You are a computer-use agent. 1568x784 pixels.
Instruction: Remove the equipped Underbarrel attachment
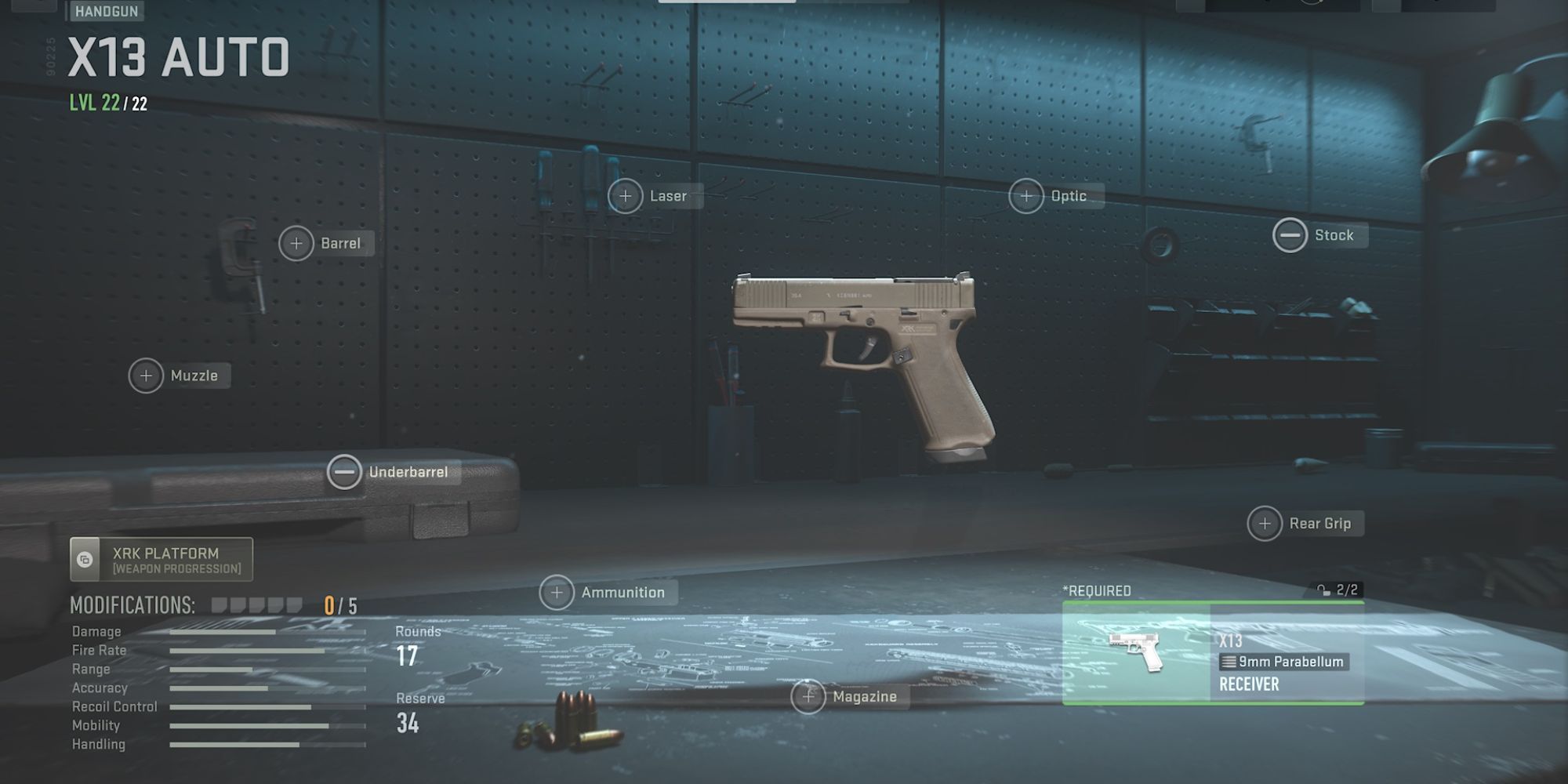[x=345, y=473]
